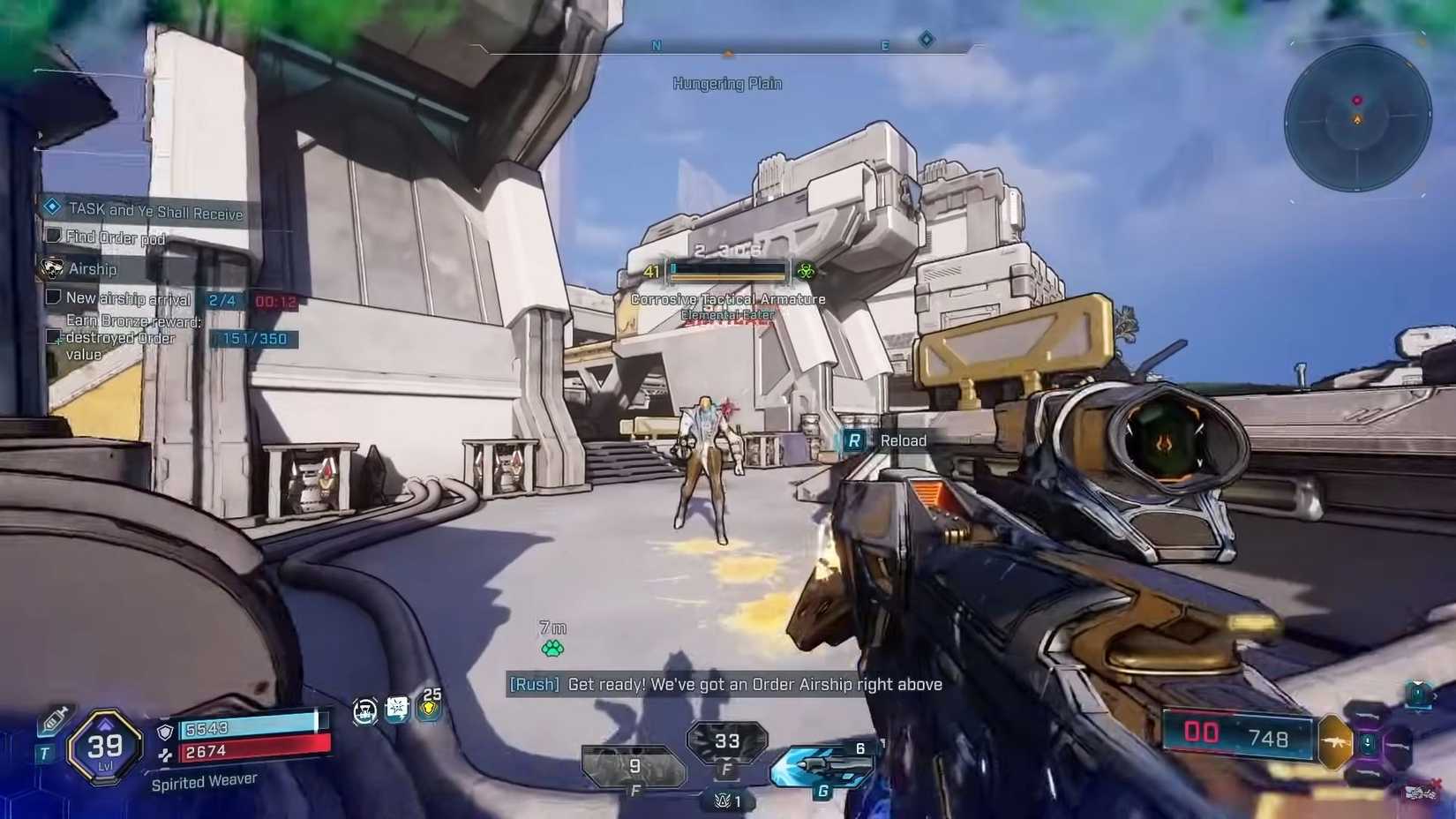Click the Airship faction icon in the task panel
The image size is (1456, 819).
point(51,267)
